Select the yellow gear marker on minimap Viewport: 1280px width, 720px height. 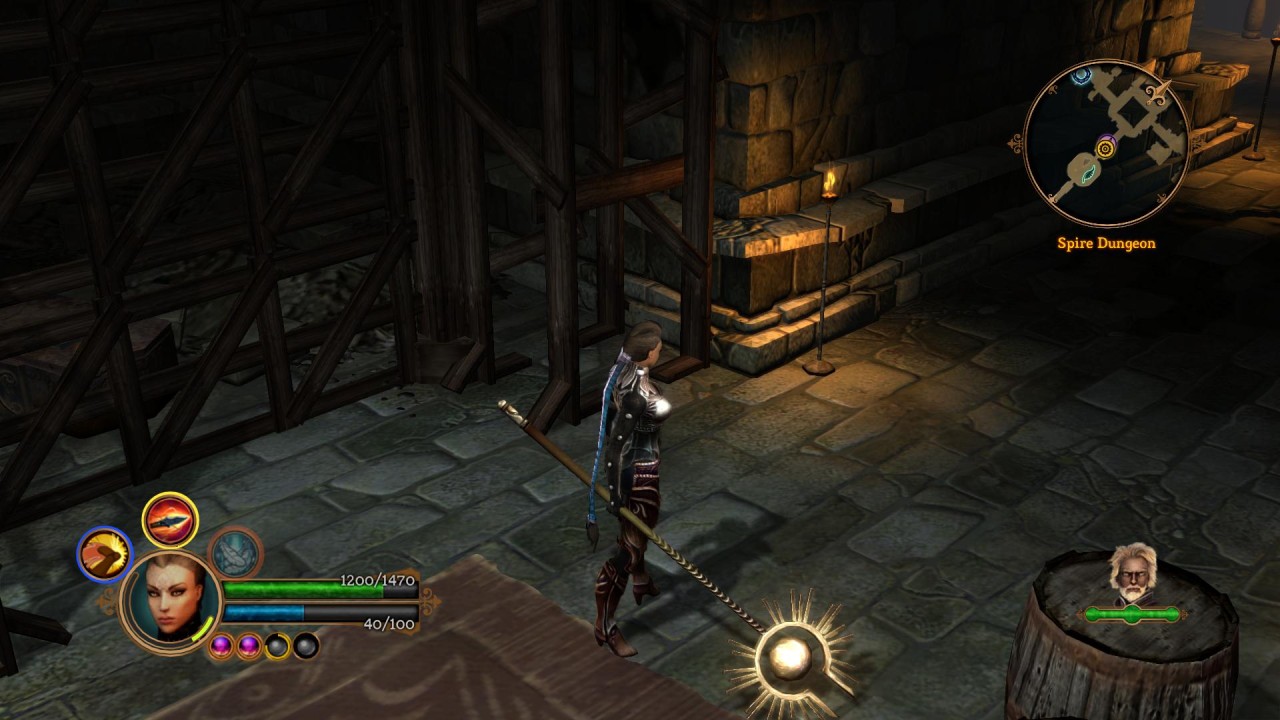1105,149
